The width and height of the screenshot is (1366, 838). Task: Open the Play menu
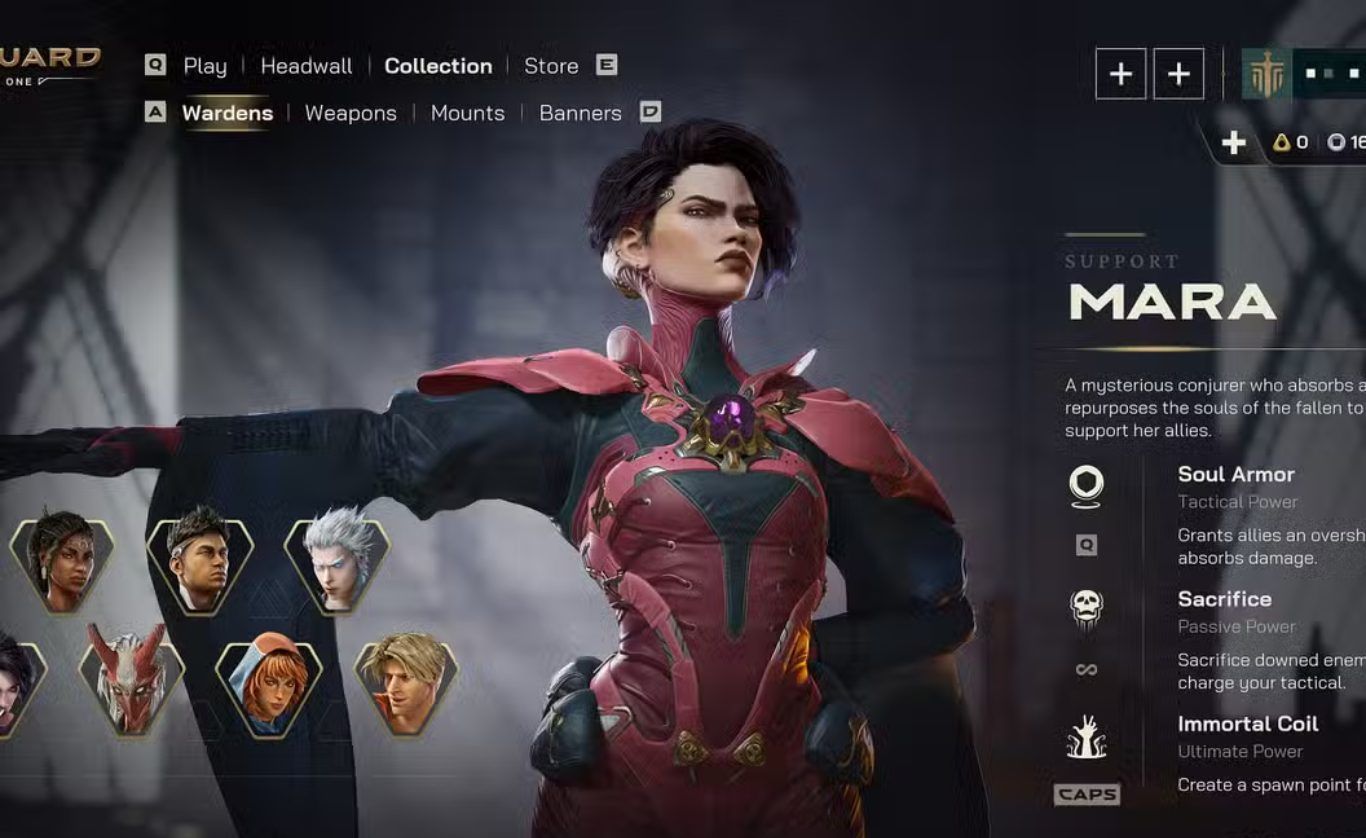(205, 66)
